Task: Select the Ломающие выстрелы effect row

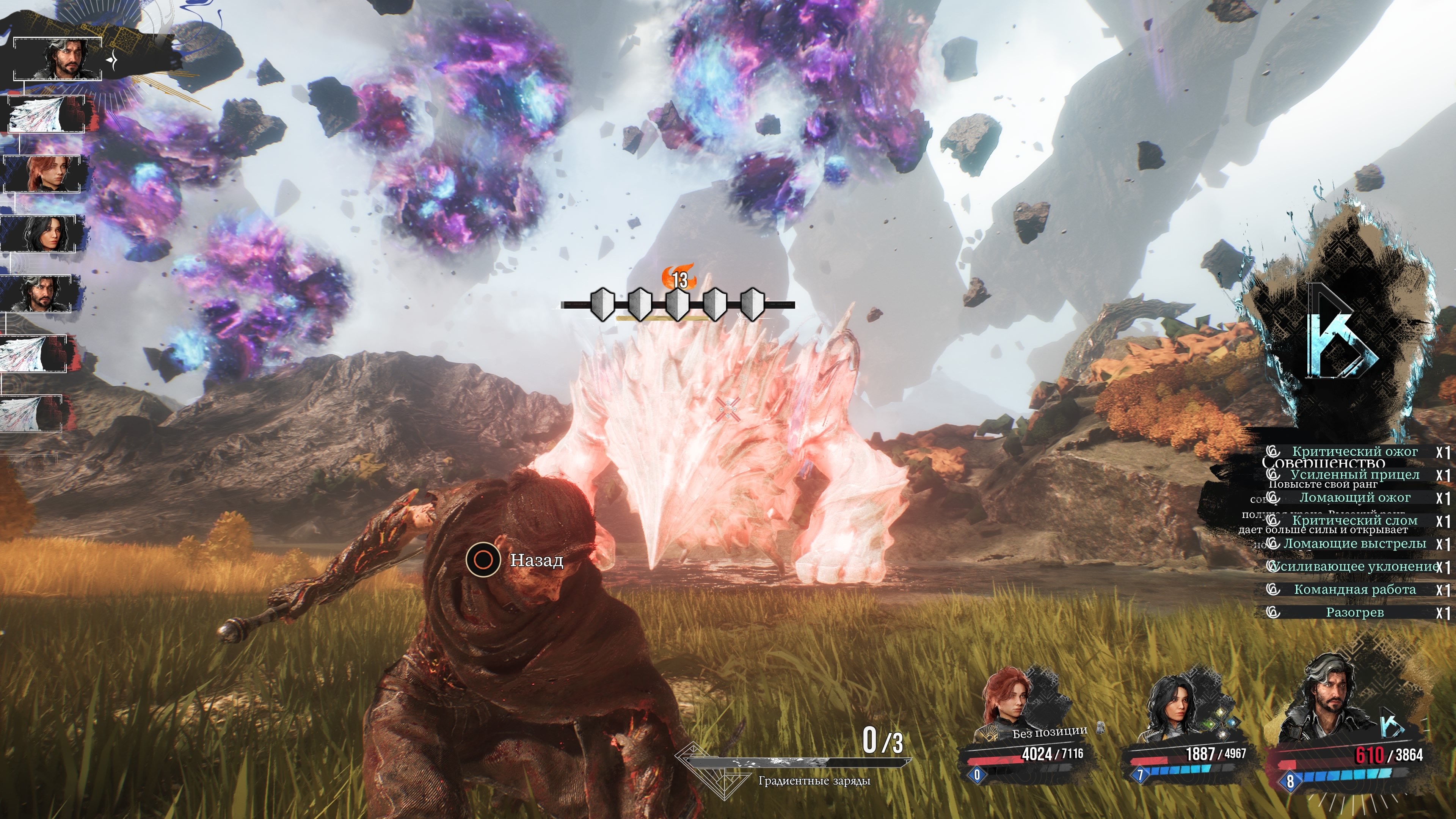Action: 1354,544
